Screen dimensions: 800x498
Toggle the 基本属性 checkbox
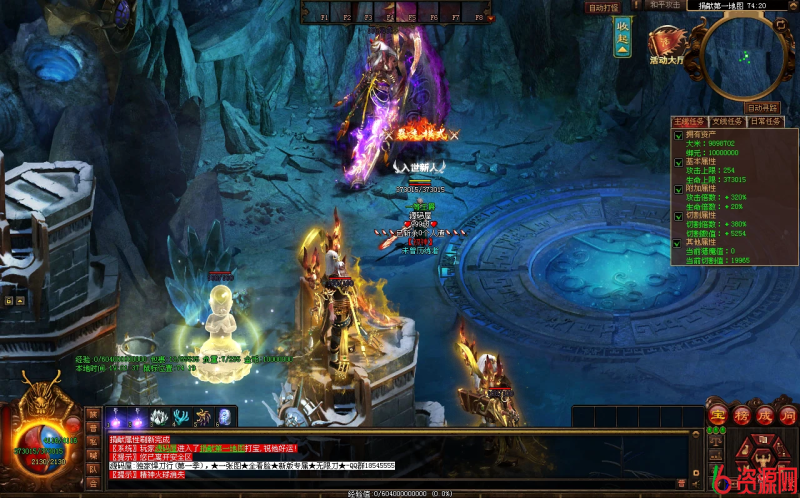tap(677, 161)
